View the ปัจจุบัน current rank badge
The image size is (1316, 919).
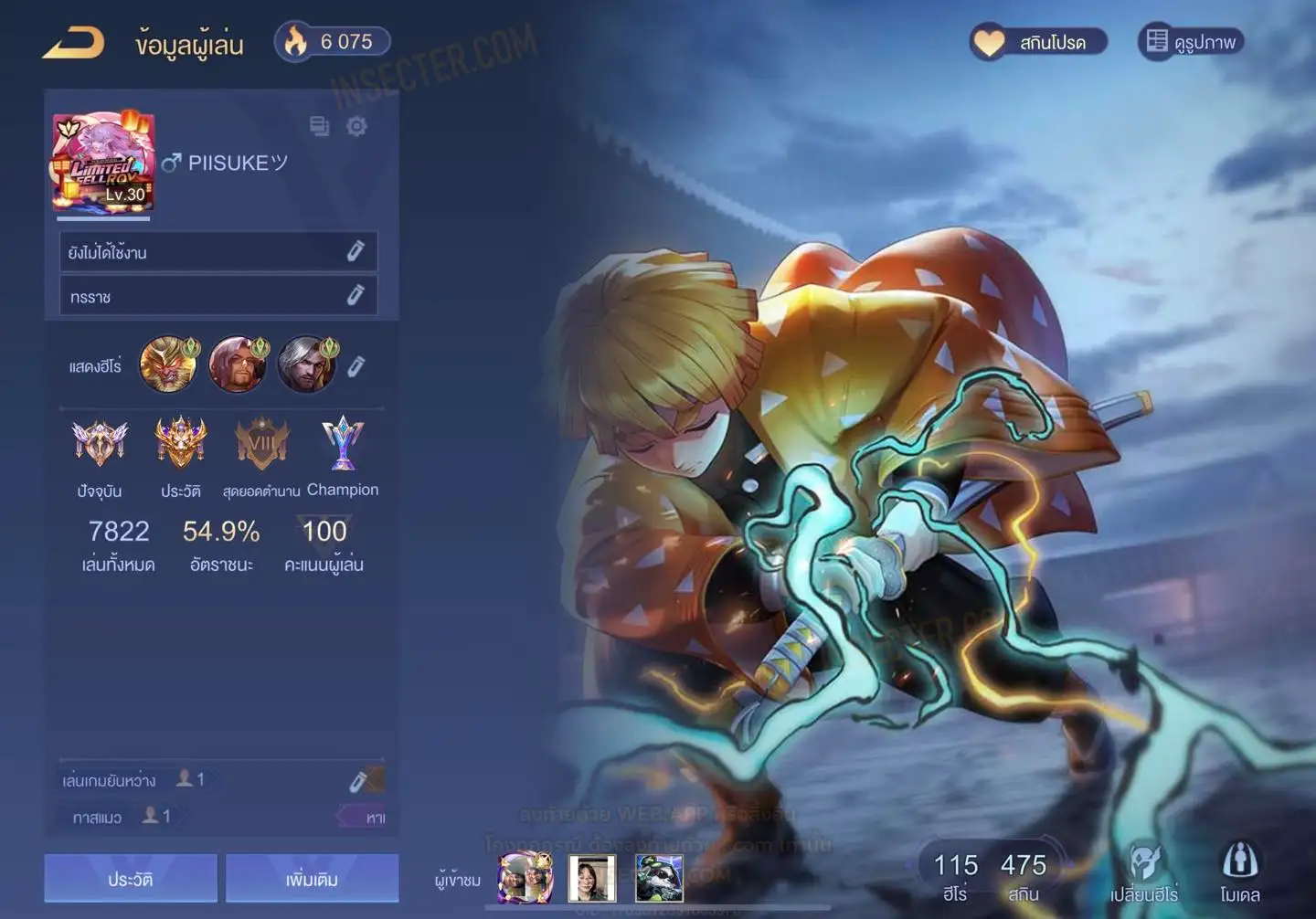(100, 443)
